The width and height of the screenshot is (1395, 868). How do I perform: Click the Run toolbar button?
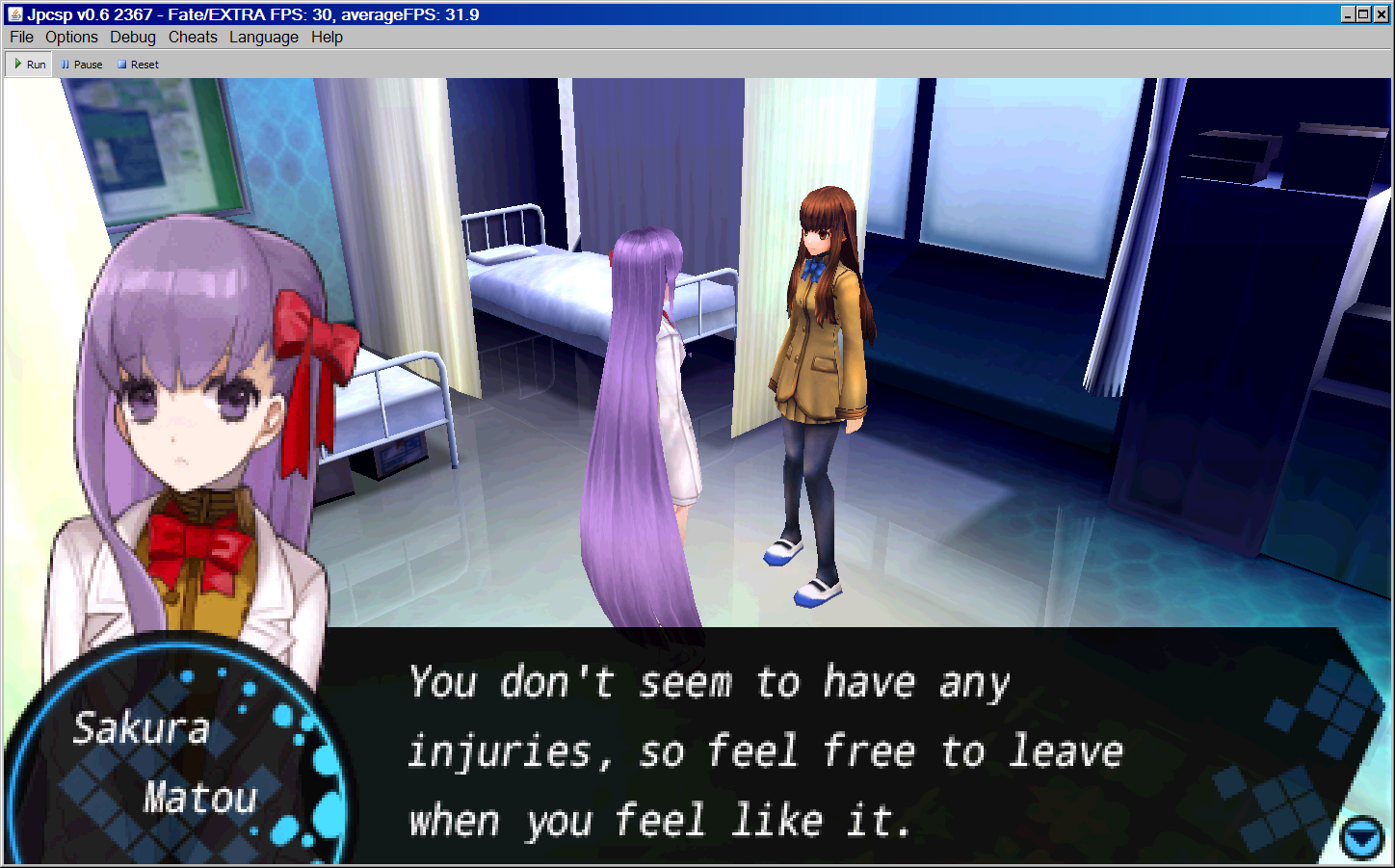point(30,65)
